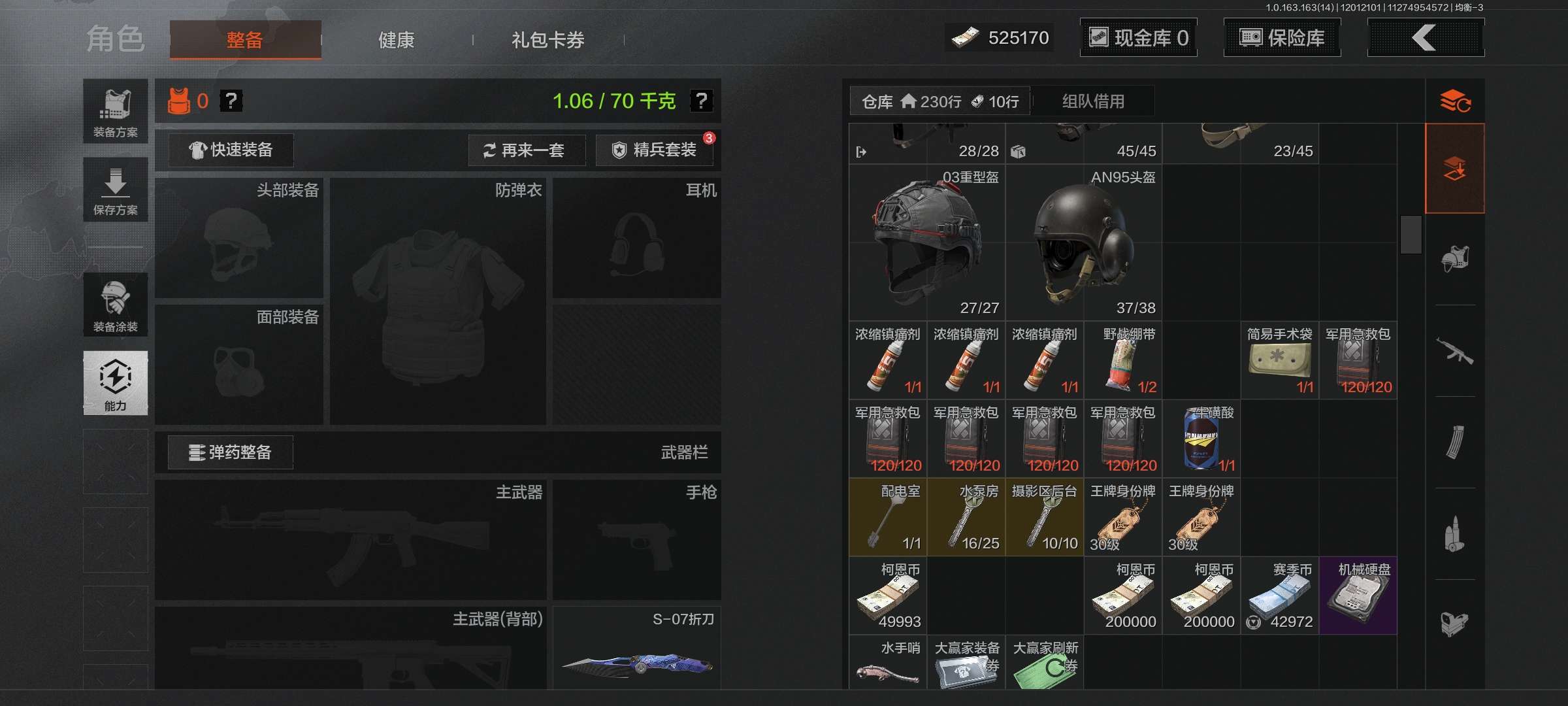Click the help question mark beside weight display
1568x706 pixels.
(x=701, y=102)
